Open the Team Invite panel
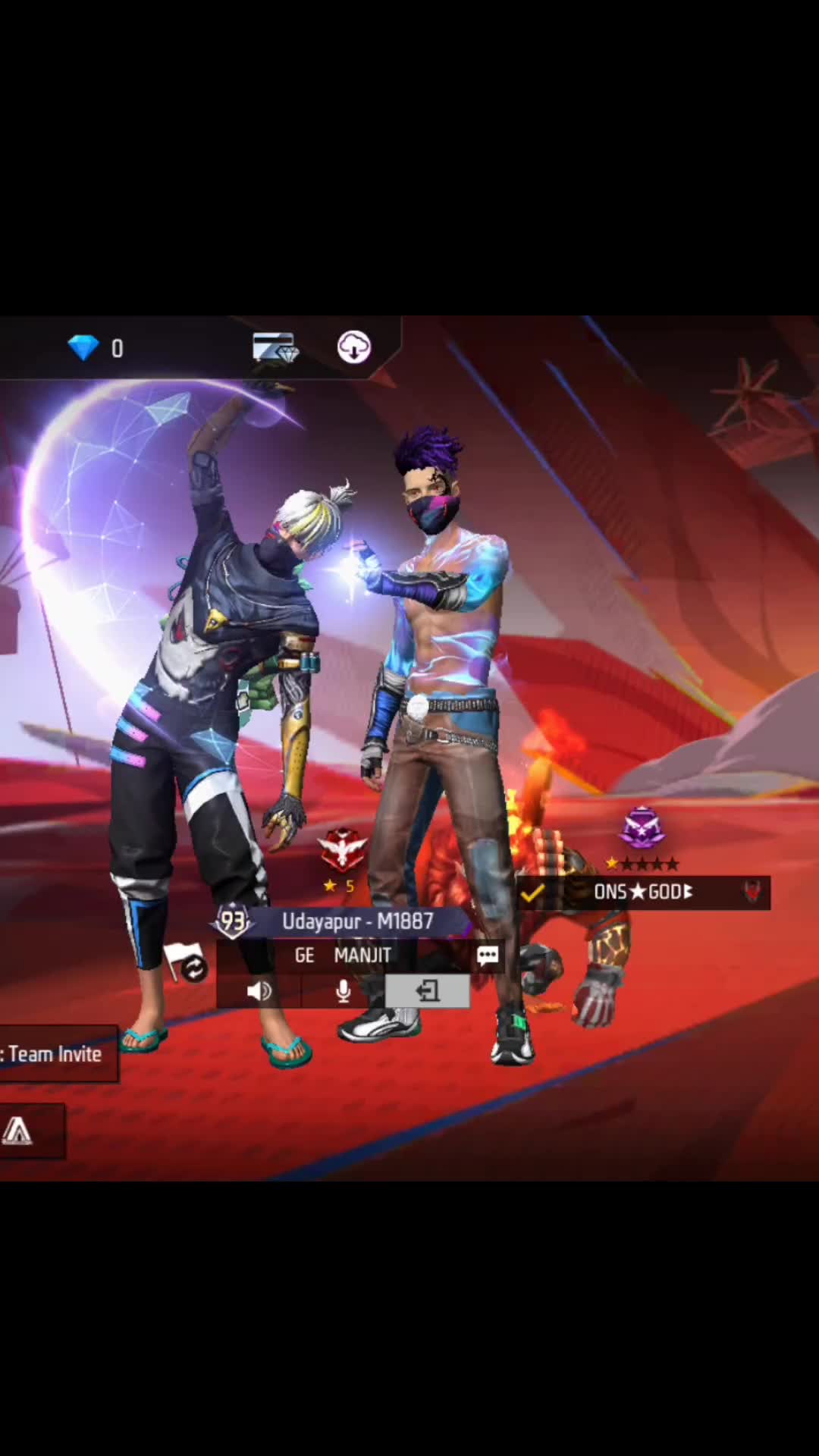 coord(56,1054)
